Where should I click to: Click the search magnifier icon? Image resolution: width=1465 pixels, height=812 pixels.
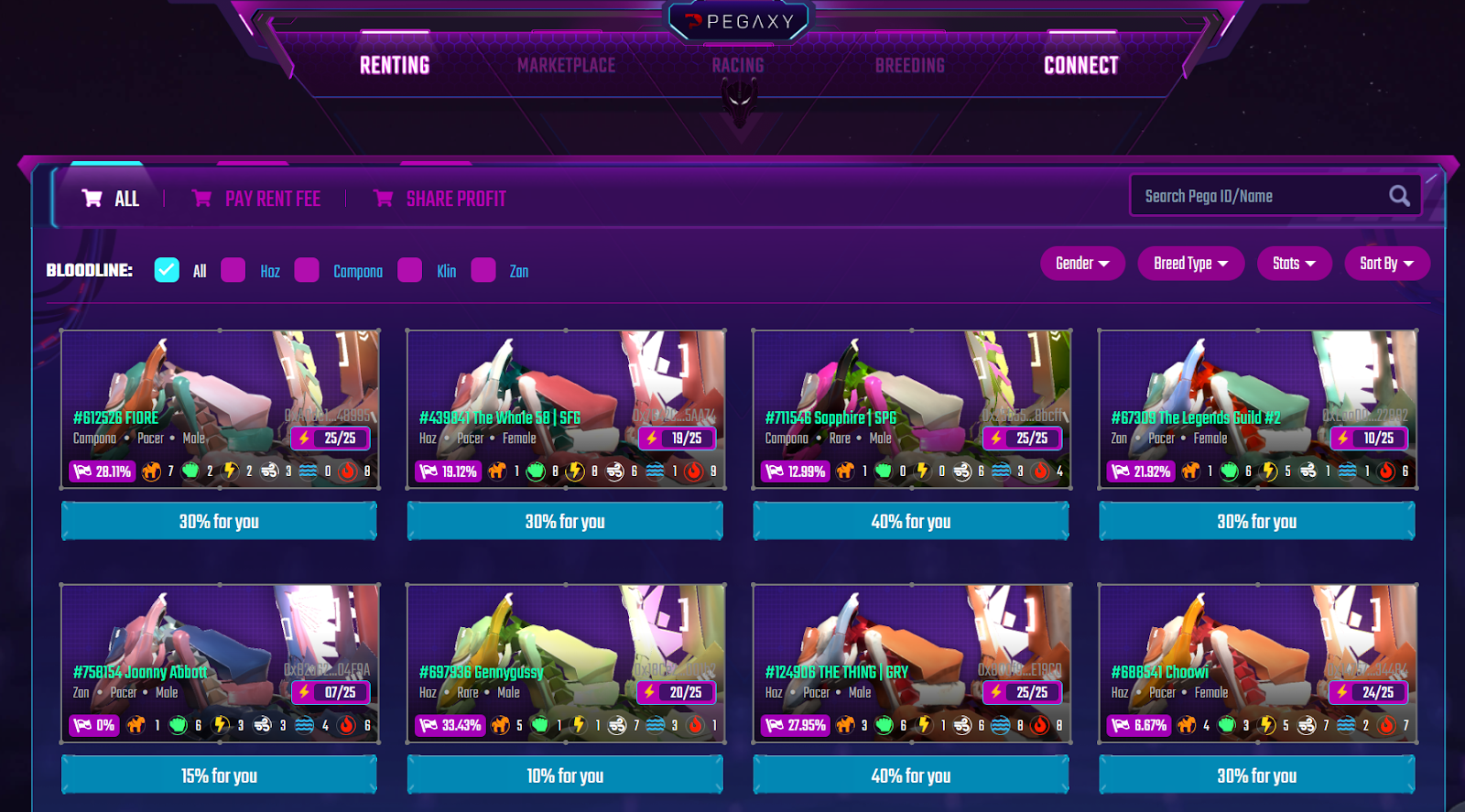tap(1399, 195)
